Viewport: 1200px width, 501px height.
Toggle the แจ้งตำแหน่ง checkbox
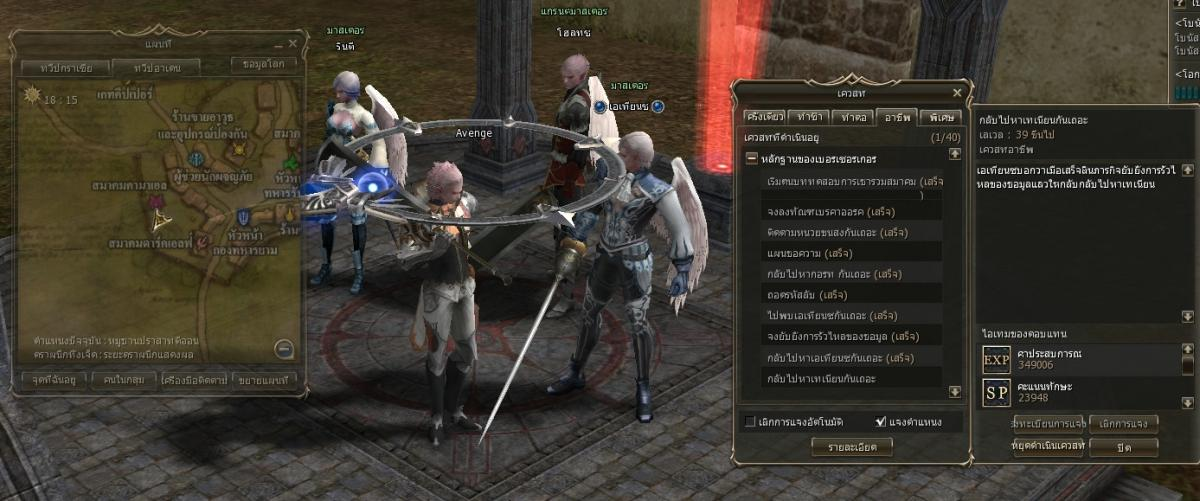[x=881, y=422]
